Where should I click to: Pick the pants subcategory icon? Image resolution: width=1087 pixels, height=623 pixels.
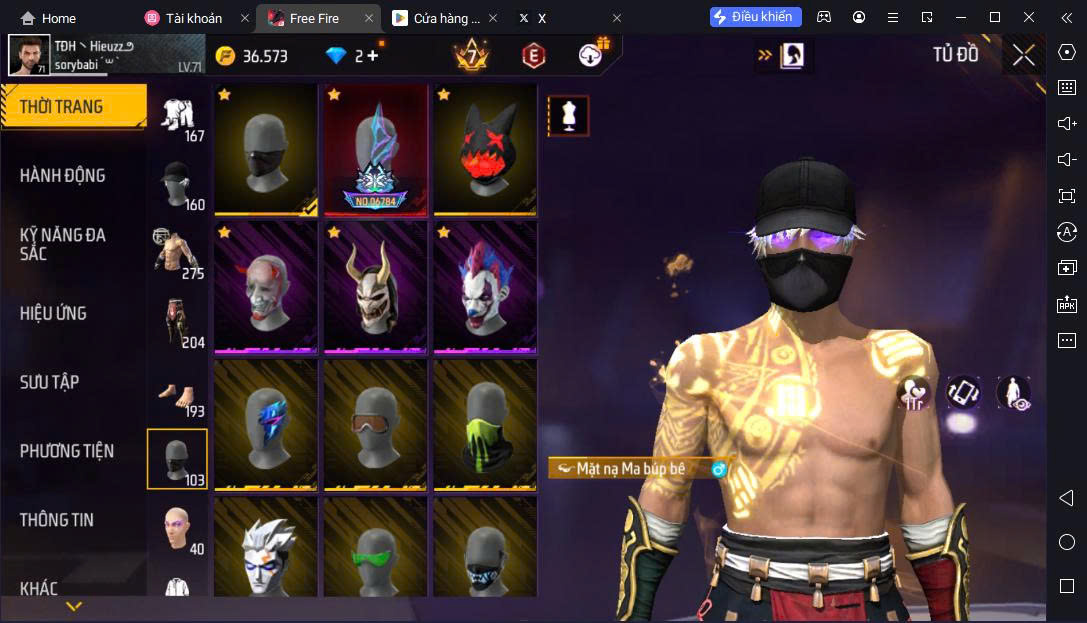pos(177,322)
